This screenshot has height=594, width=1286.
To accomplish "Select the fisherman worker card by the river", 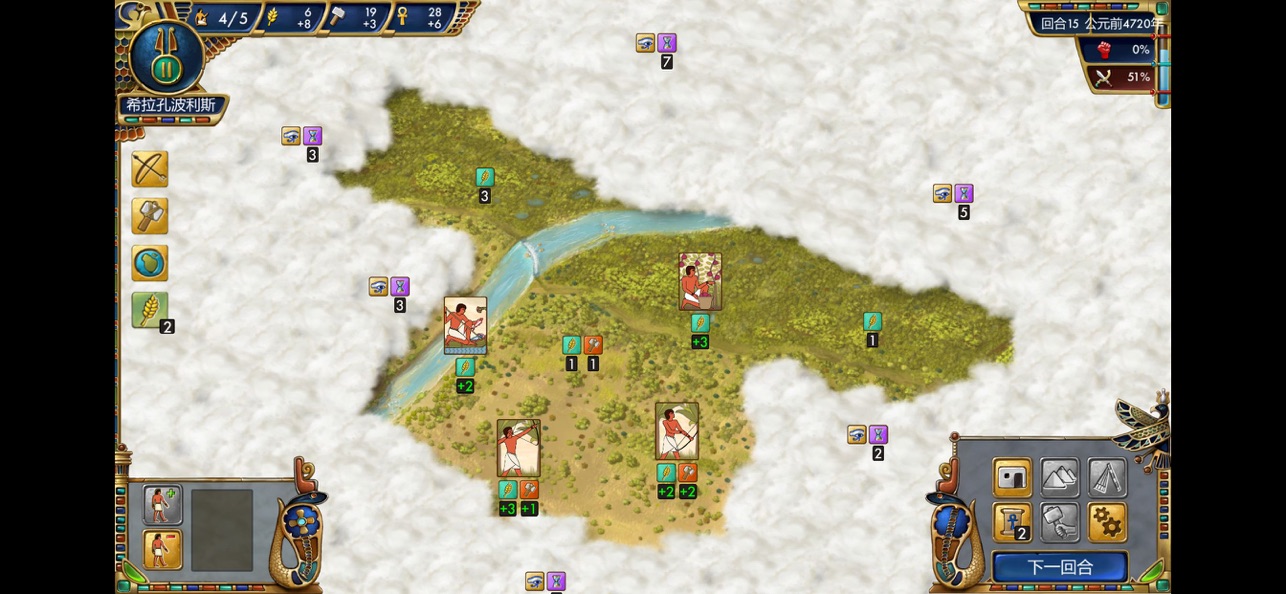I will click(465, 325).
